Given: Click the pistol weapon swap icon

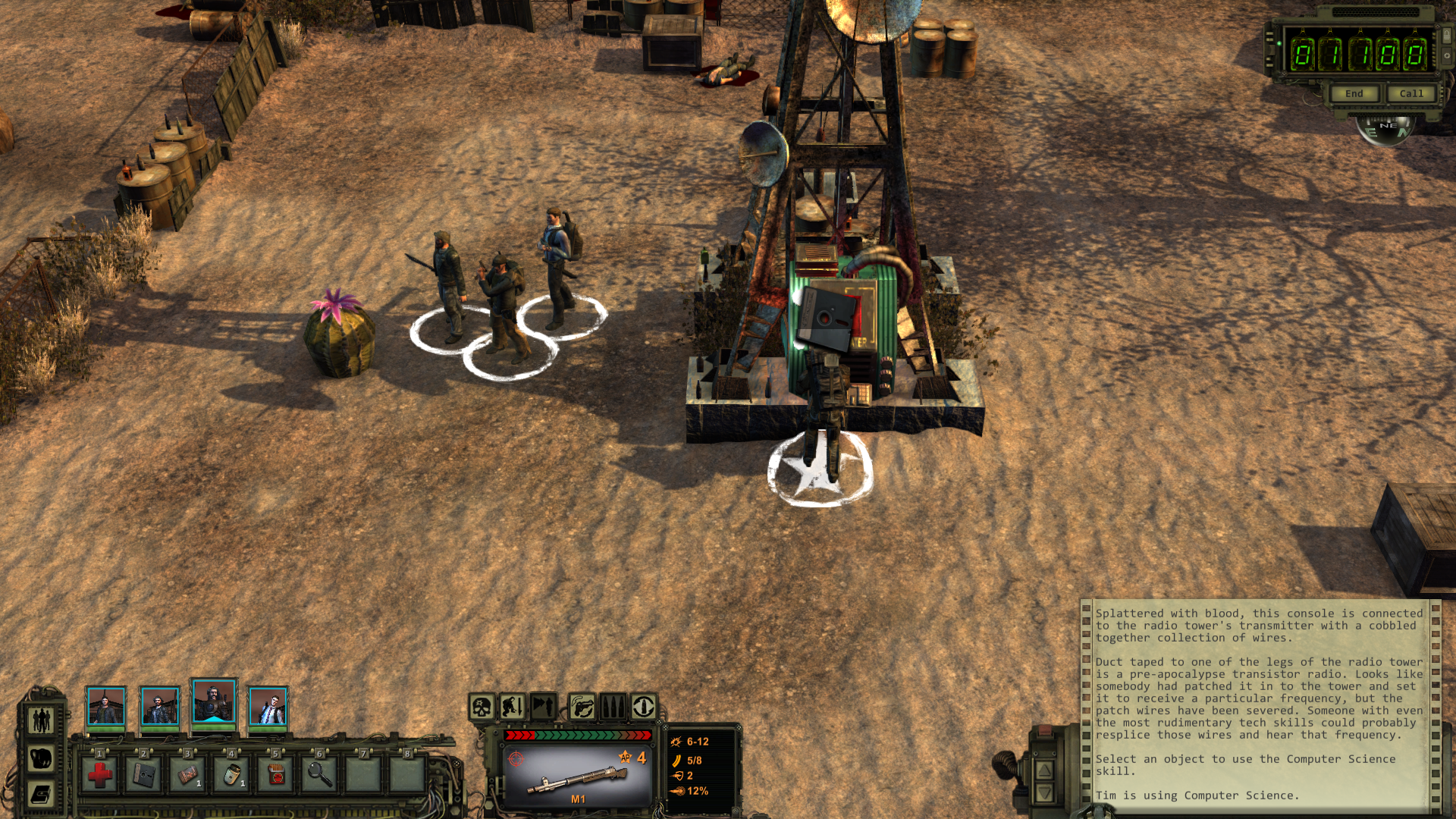Looking at the screenshot, I should coord(582,708).
